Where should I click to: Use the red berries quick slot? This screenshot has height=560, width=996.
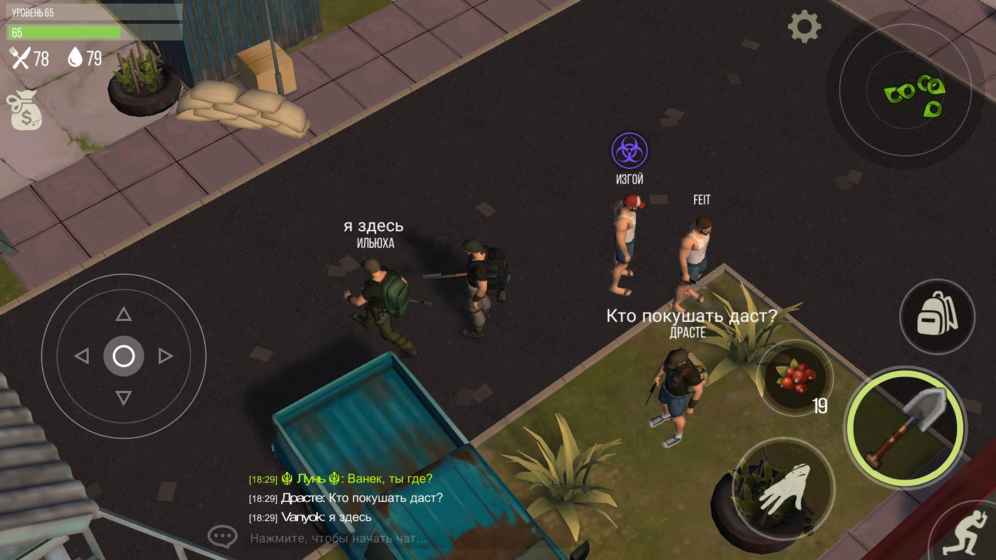pos(796,378)
